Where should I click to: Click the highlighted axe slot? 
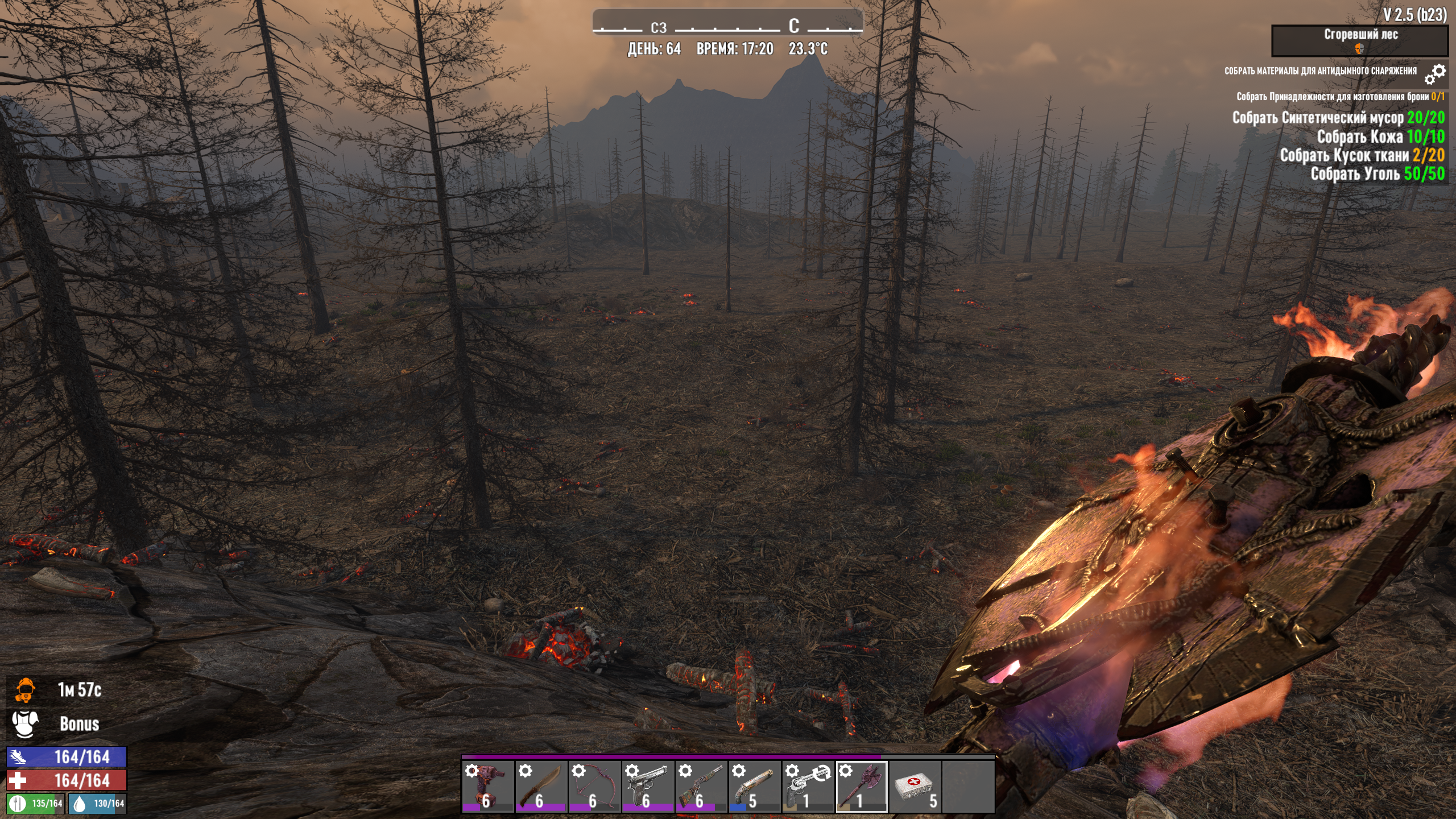tap(861, 787)
